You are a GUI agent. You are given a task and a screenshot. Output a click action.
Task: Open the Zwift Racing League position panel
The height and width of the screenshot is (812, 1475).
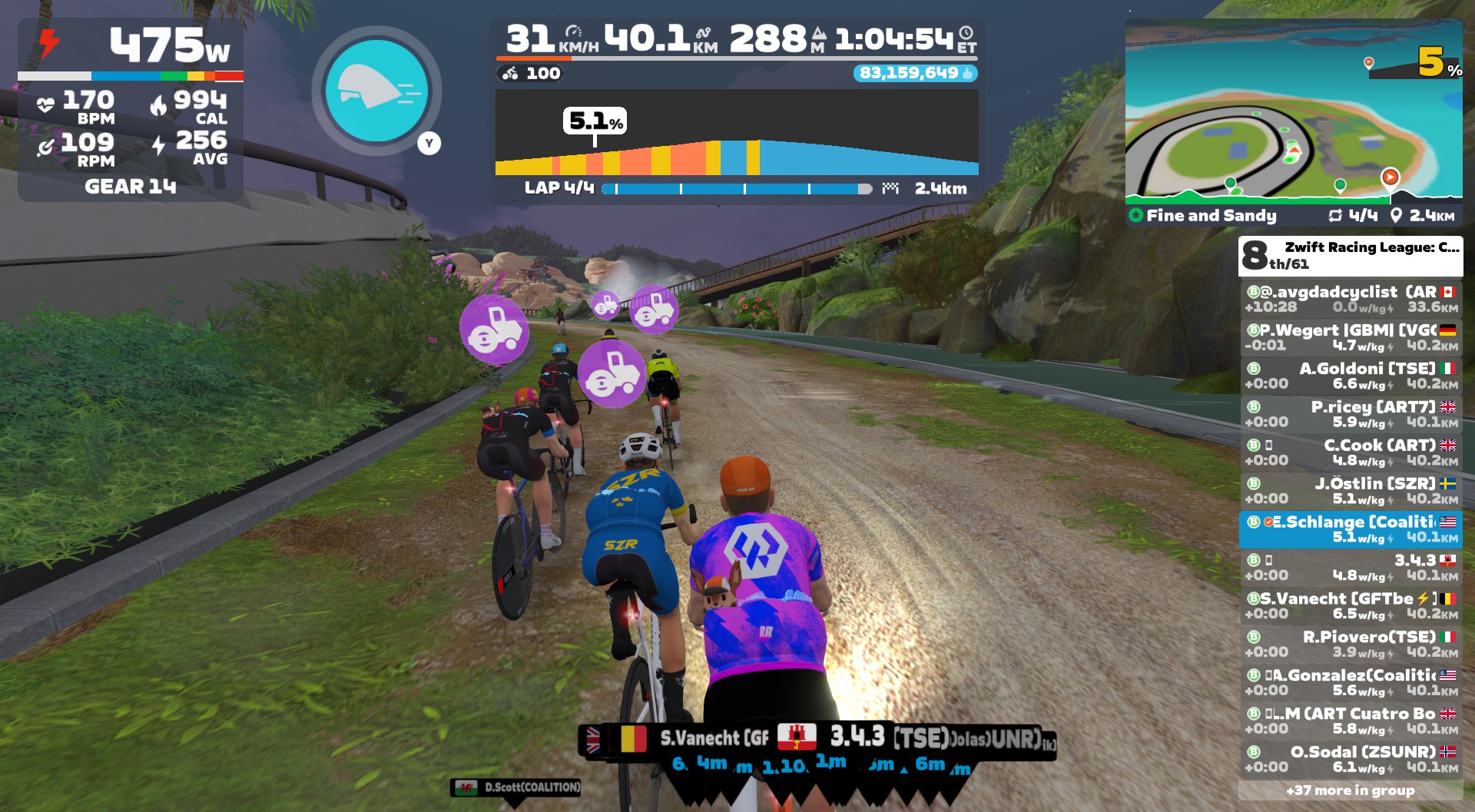point(1350,256)
